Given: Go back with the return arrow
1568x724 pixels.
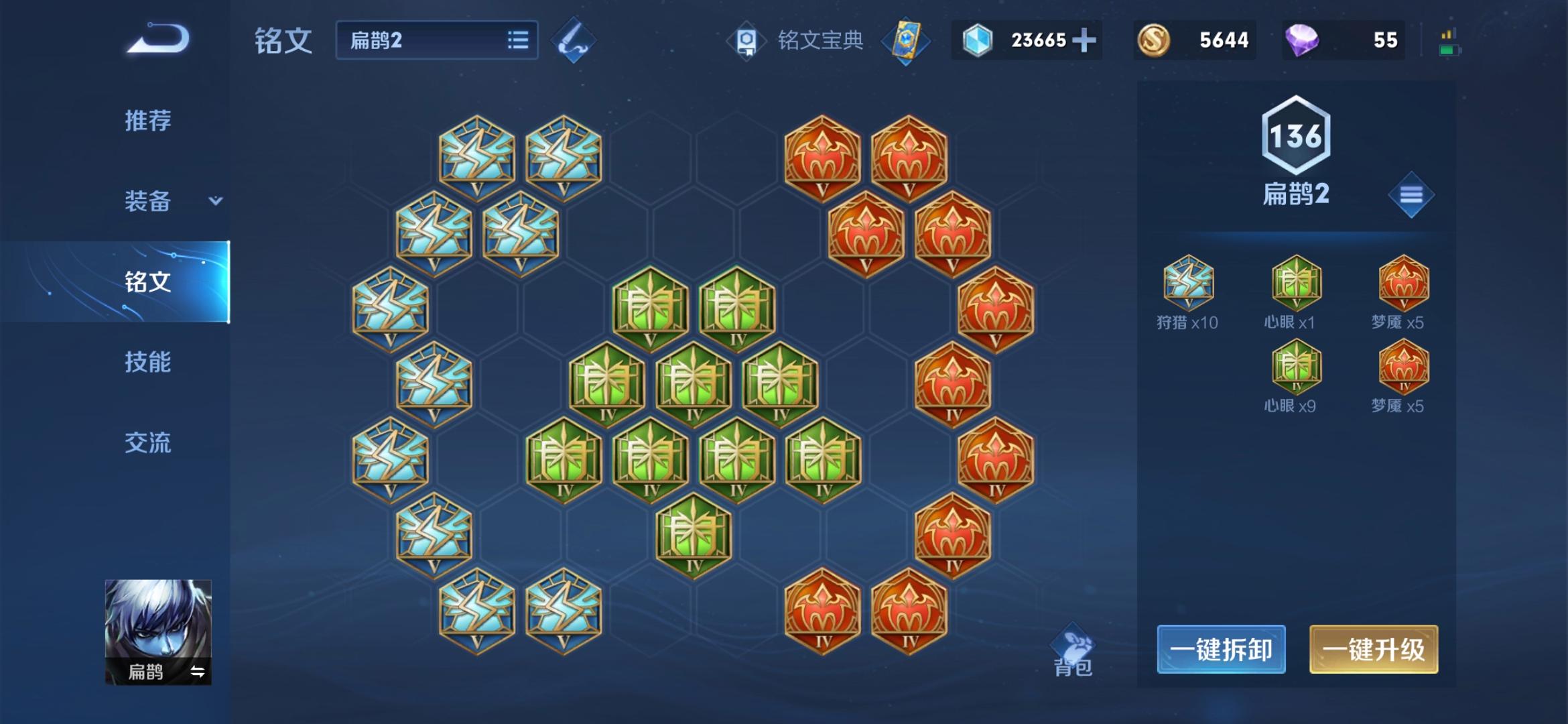Looking at the screenshot, I should point(159,39).
